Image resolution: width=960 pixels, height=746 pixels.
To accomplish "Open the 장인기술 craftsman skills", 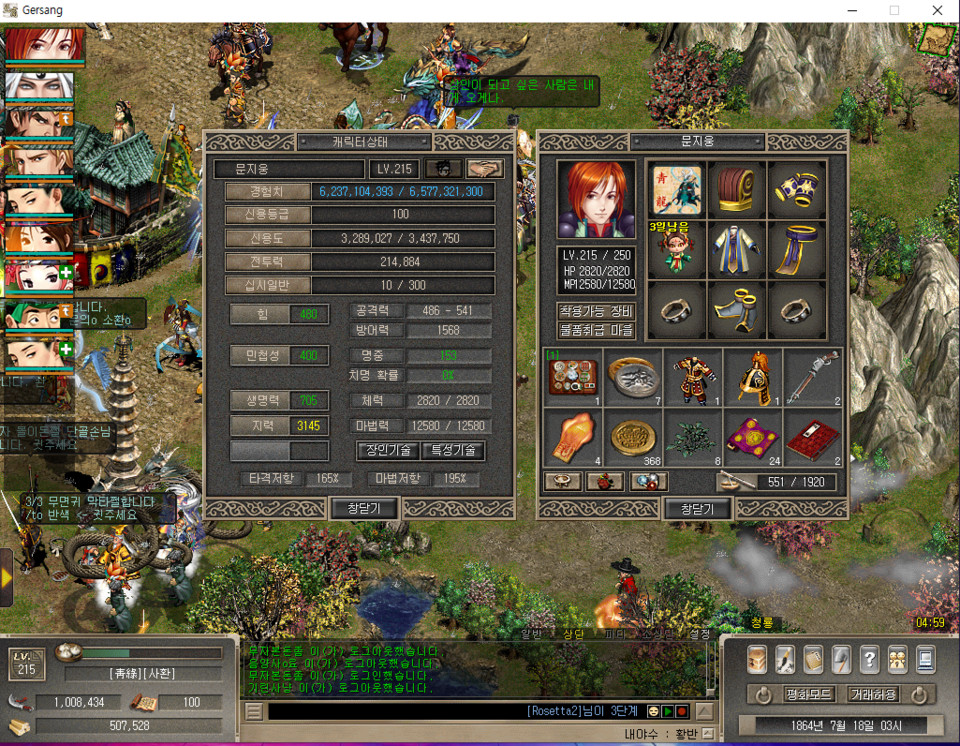I will pyautogui.click(x=386, y=451).
